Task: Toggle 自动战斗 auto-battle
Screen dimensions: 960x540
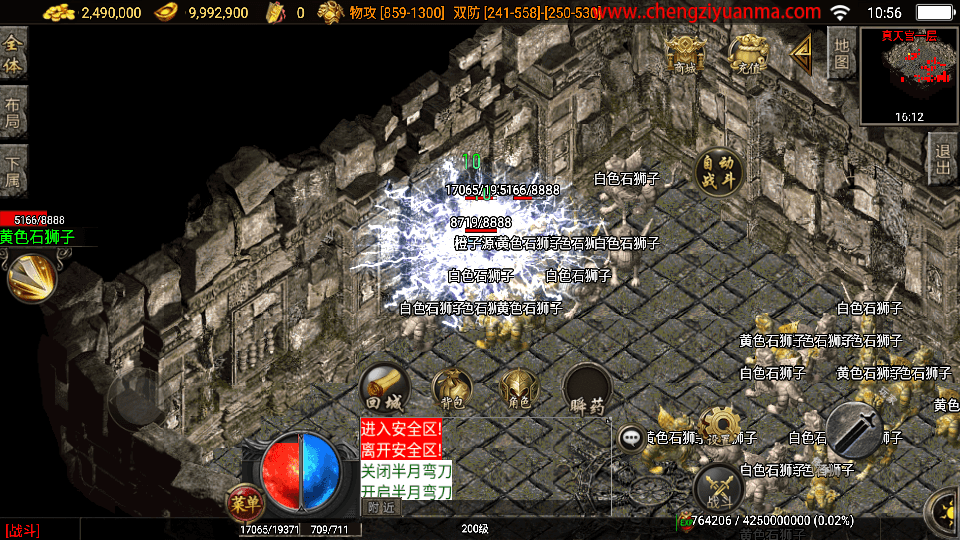Action: (x=718, y=172)
